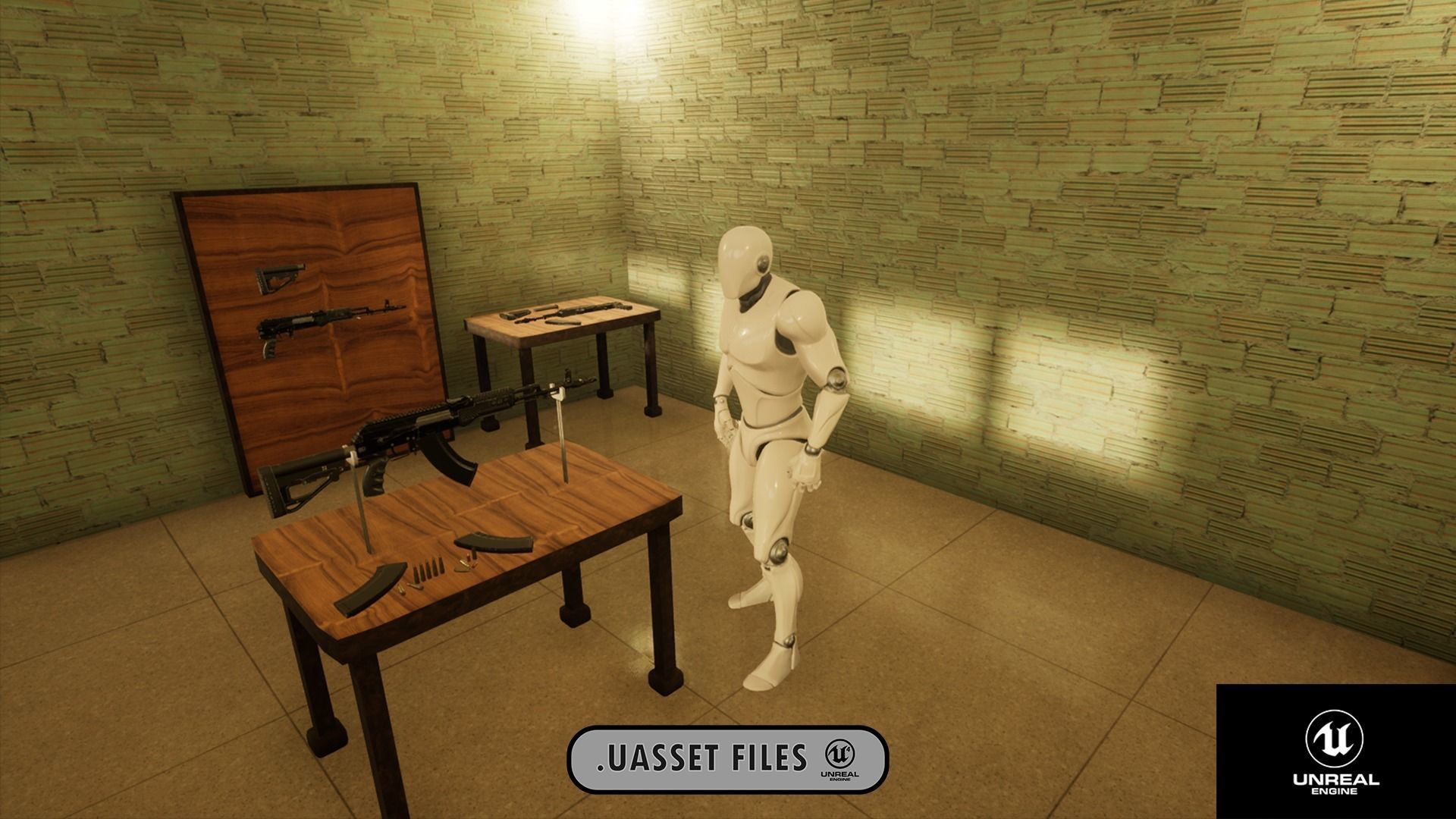Click the .UASSET FILES badge
Image resolution: width=1456 pixels, height=819 pixels.
tap(727, 759)
